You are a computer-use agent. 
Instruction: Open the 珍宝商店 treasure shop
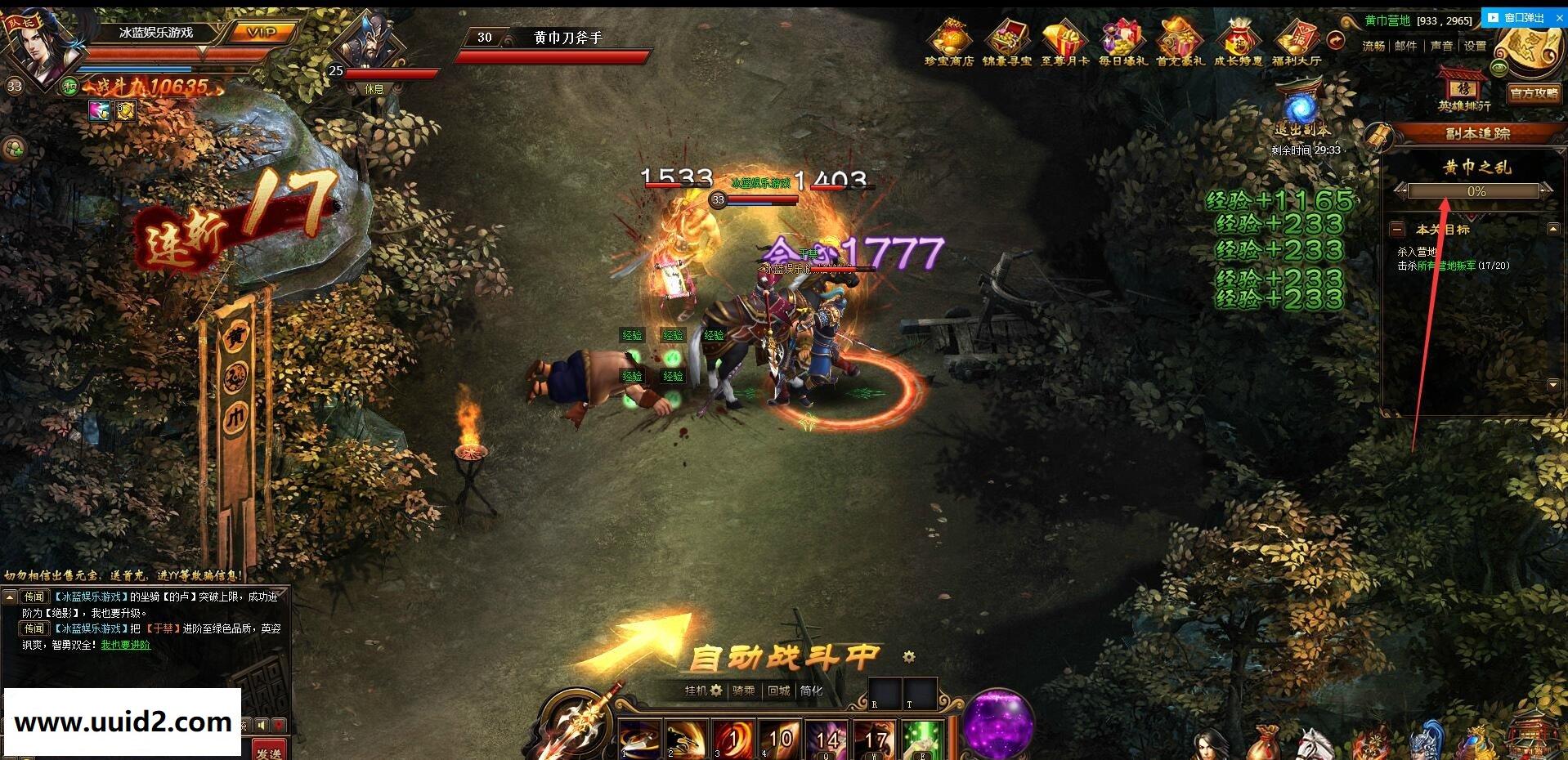(x=949, y=42)
